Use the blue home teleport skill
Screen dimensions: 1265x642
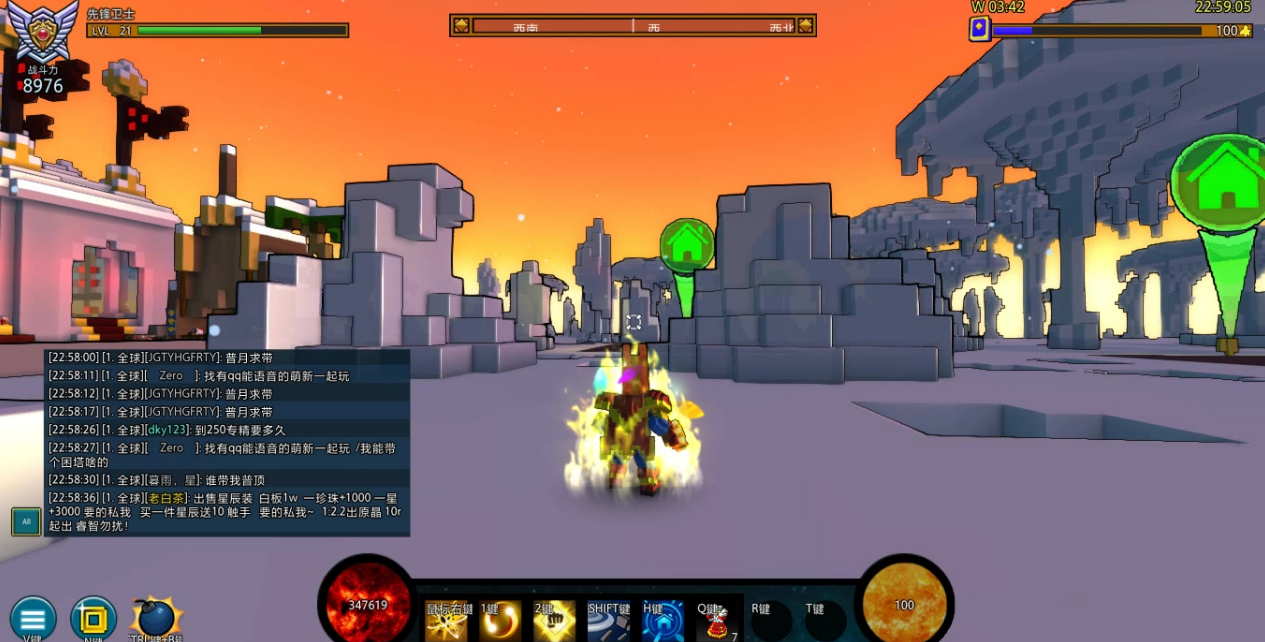[662, 621]
